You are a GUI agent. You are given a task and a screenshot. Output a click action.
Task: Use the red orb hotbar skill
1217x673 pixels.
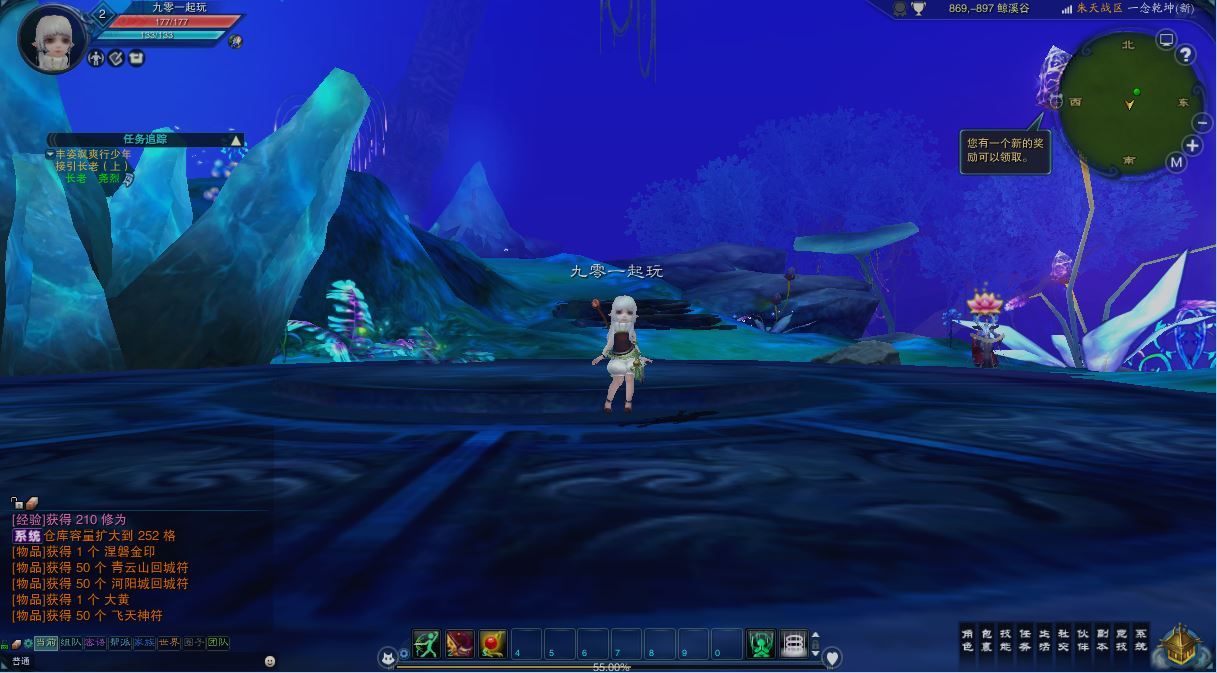[x=493, y=644]
